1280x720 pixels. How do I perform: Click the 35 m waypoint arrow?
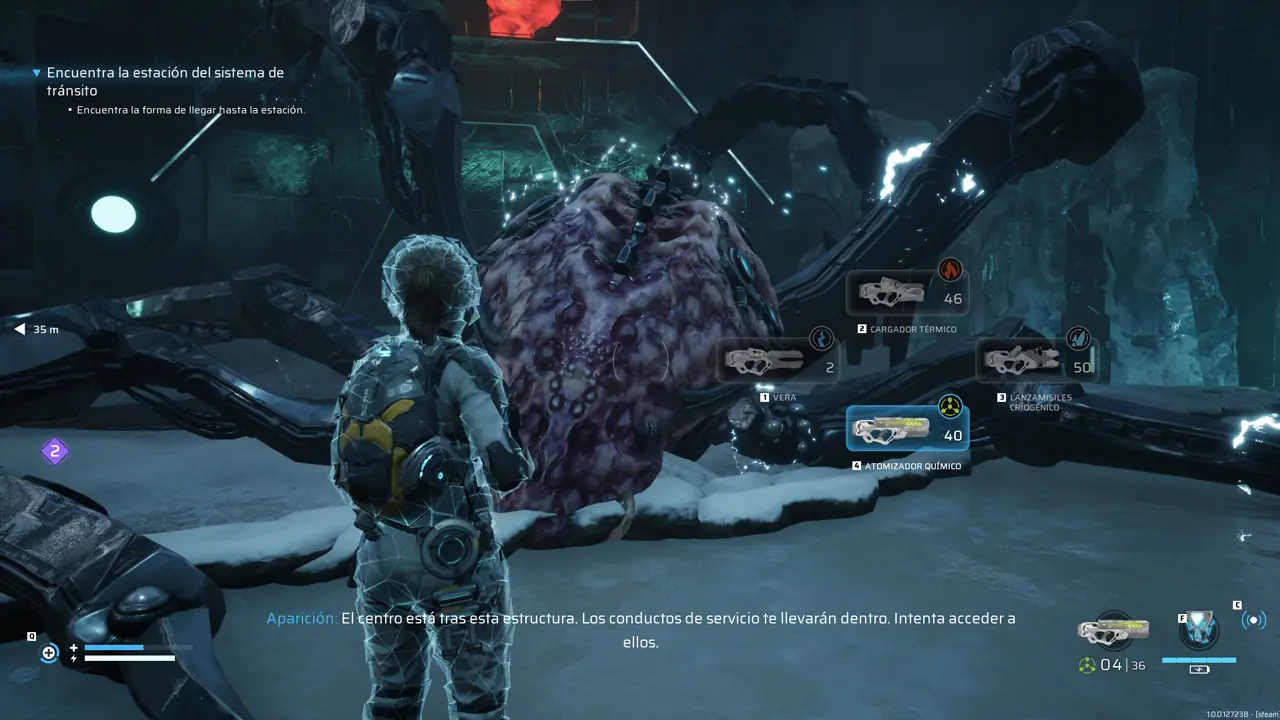pos(19,329)
